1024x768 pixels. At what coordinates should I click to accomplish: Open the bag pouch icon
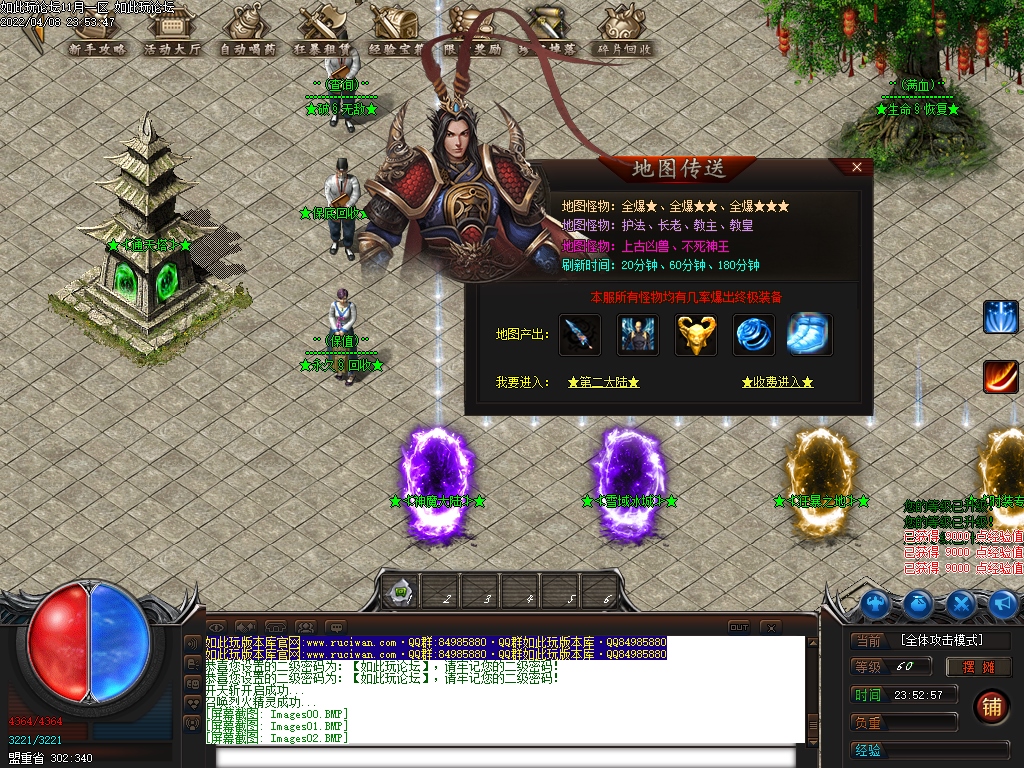click(x=918, y=603)
